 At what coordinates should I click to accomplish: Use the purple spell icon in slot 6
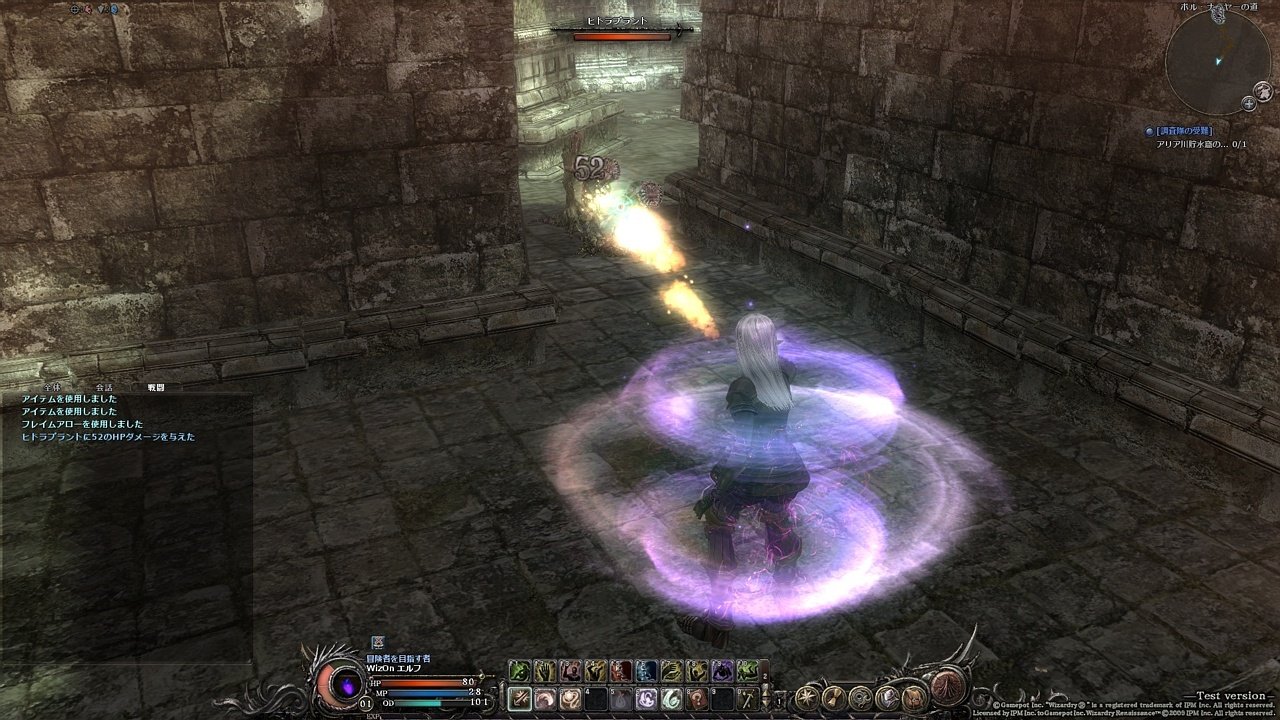[x=646, y=700]
